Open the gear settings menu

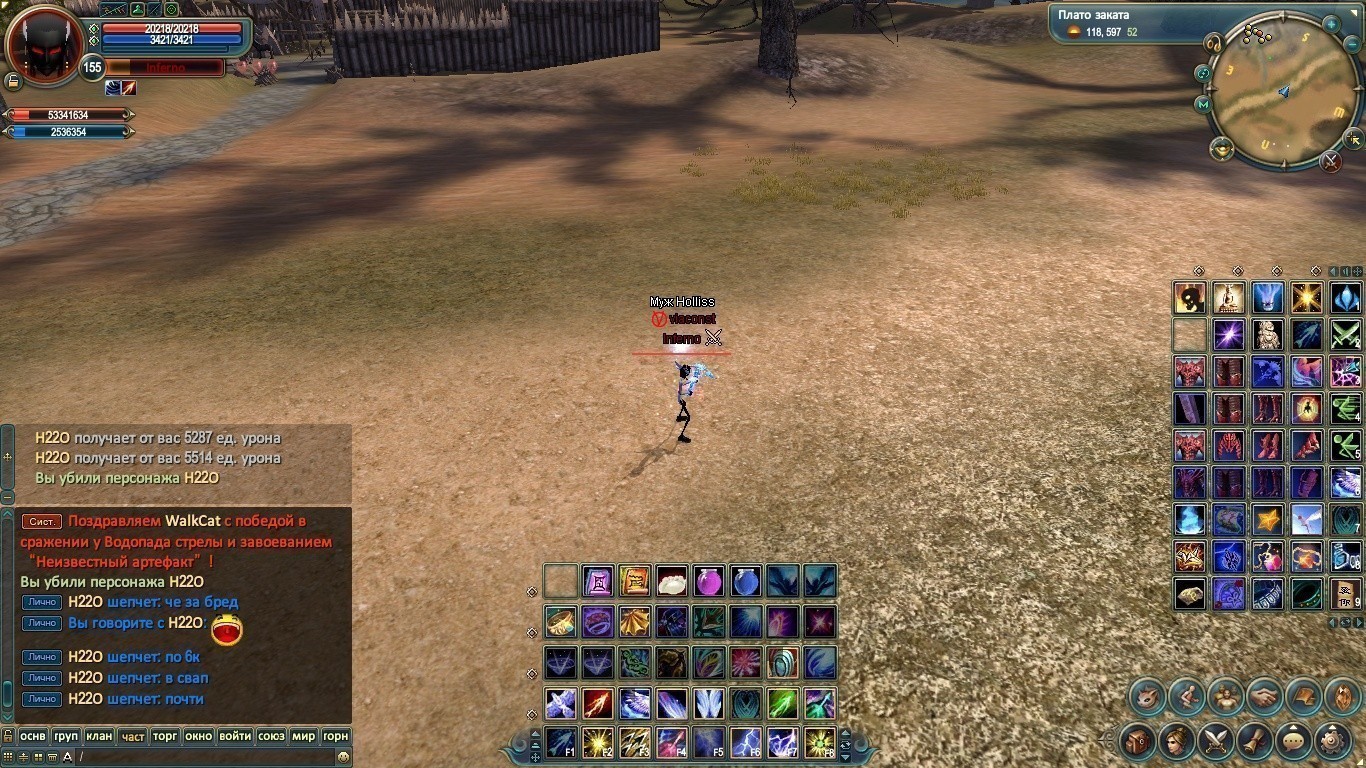click(1333, 741)
